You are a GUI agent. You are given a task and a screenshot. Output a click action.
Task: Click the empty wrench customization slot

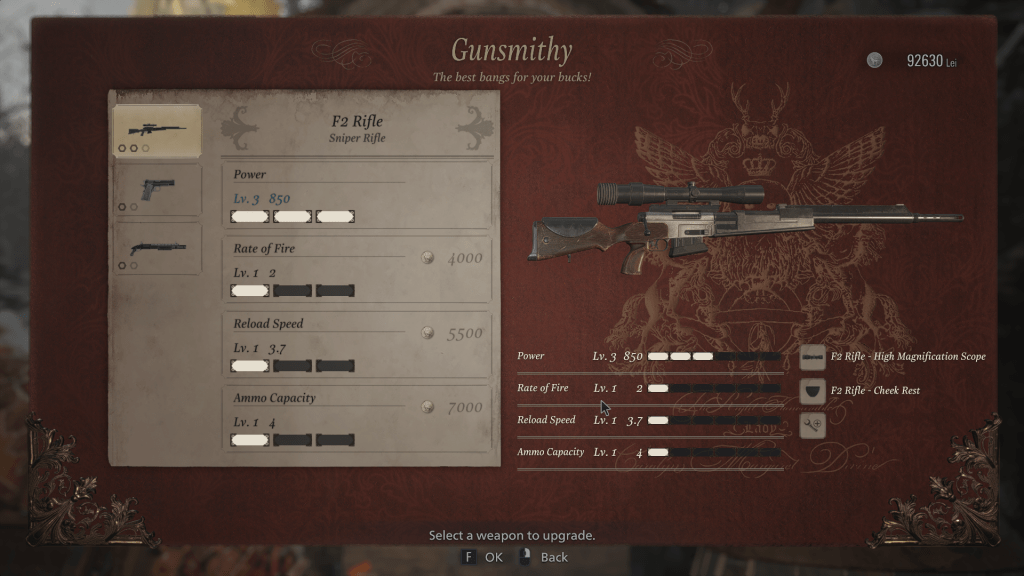coord(814,425)
